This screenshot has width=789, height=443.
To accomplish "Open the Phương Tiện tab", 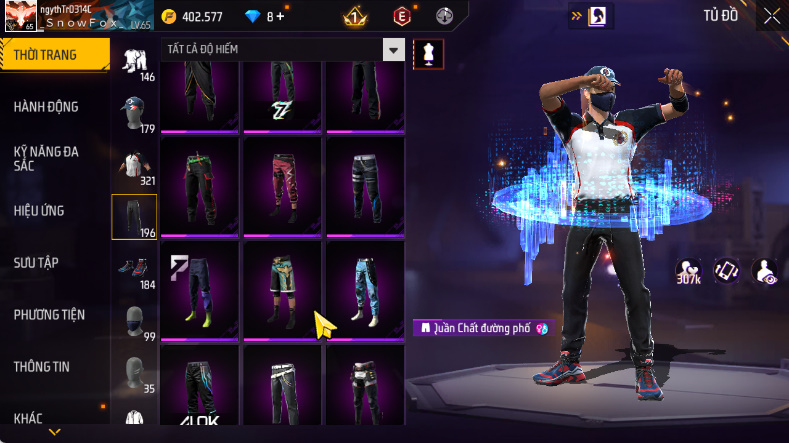I will pyautogui.click(x=49, y=315).
